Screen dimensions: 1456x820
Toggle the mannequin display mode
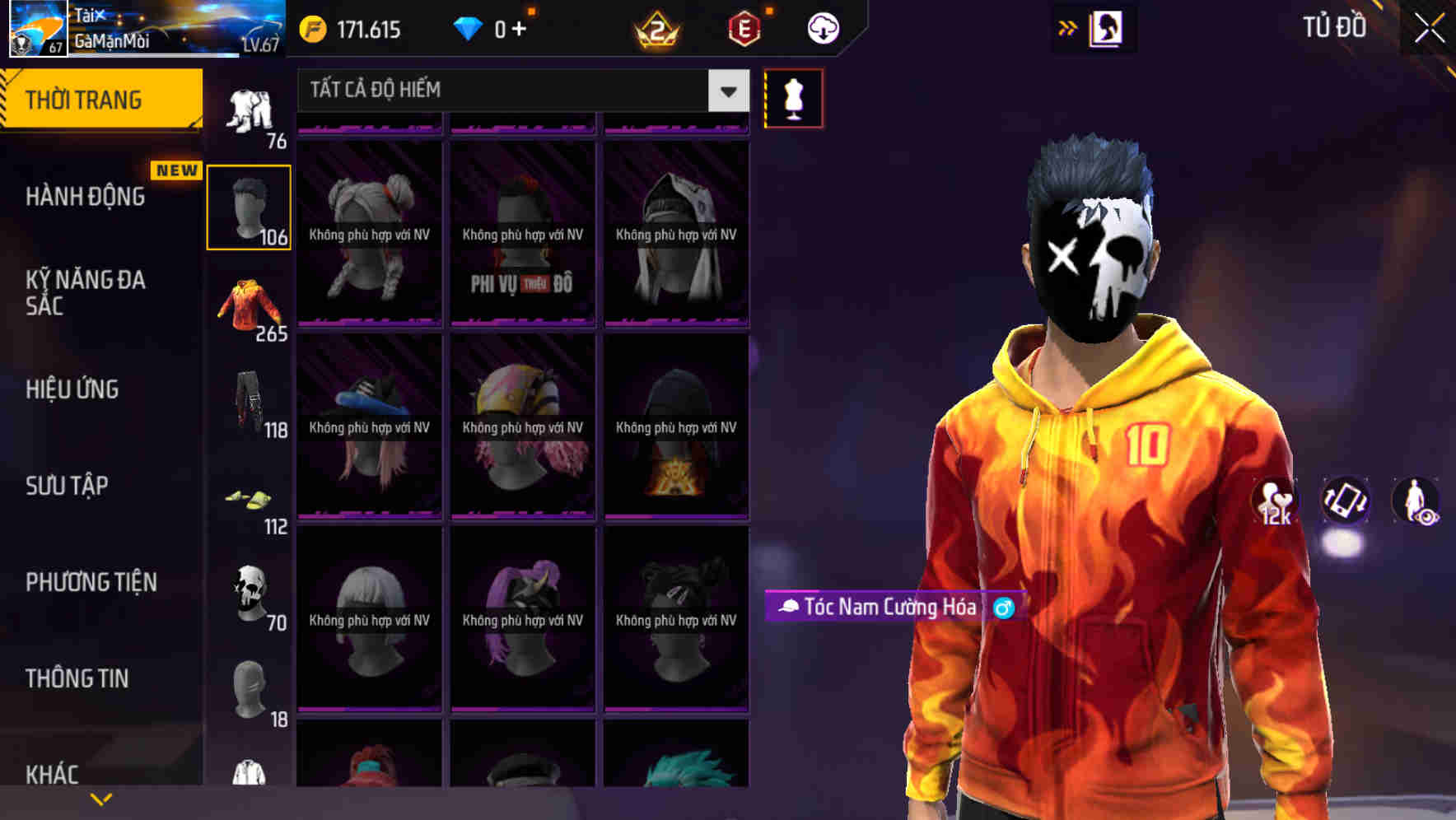click(x=793, y=97)
